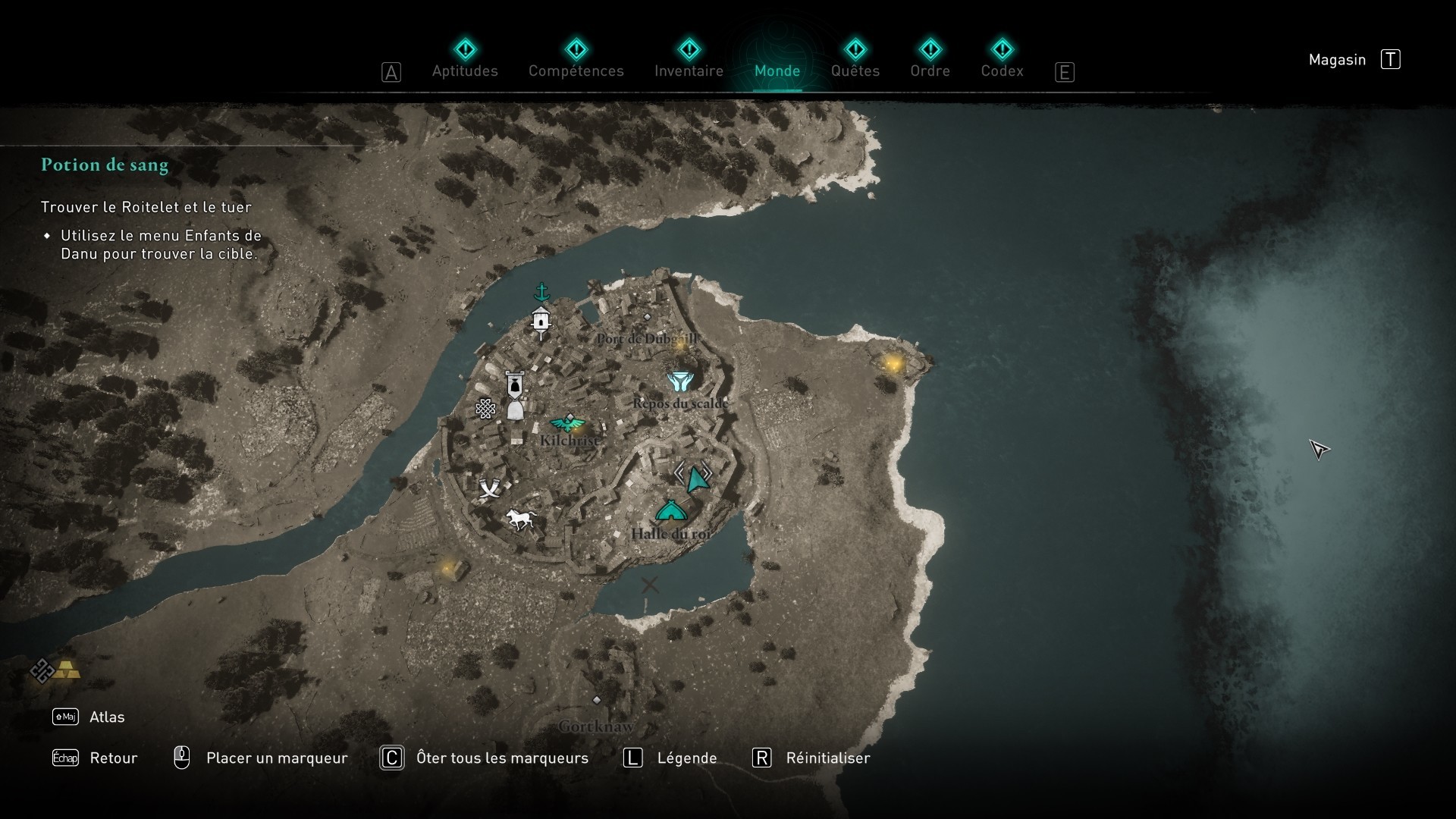Select the gold bars indicator bottom left
1456x819 pixels.
(67, 670)
